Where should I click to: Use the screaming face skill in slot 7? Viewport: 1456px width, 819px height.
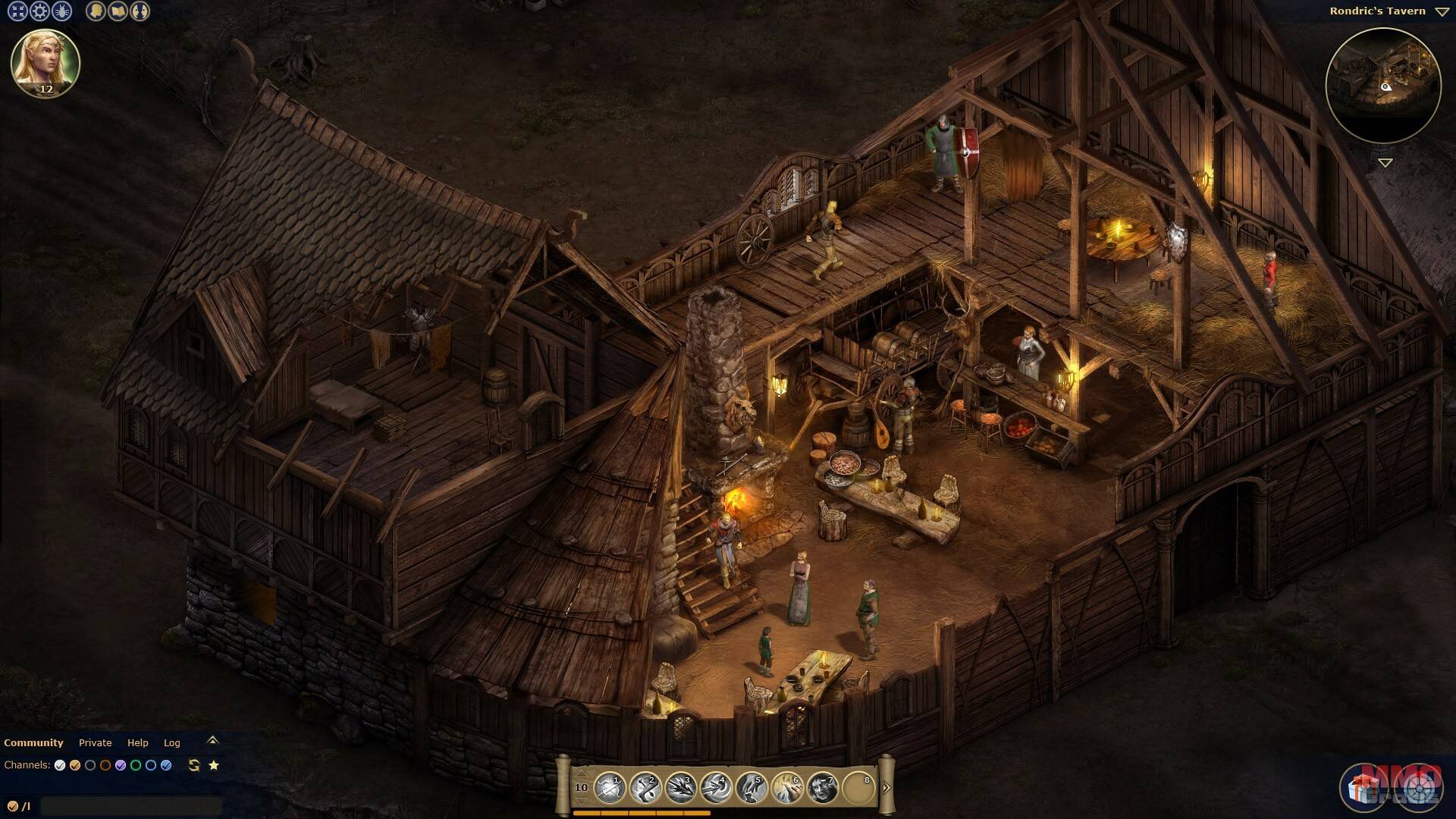click(823, 788)
